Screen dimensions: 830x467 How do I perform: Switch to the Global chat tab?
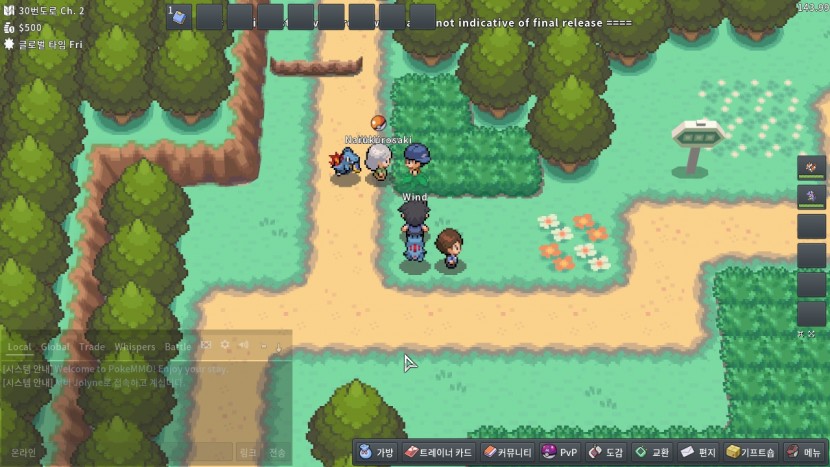point(55,347)
